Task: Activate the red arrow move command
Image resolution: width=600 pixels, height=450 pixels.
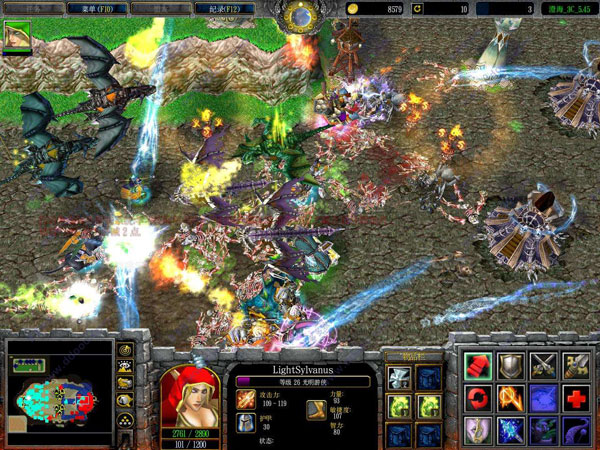Action: [x=478, y=366]
